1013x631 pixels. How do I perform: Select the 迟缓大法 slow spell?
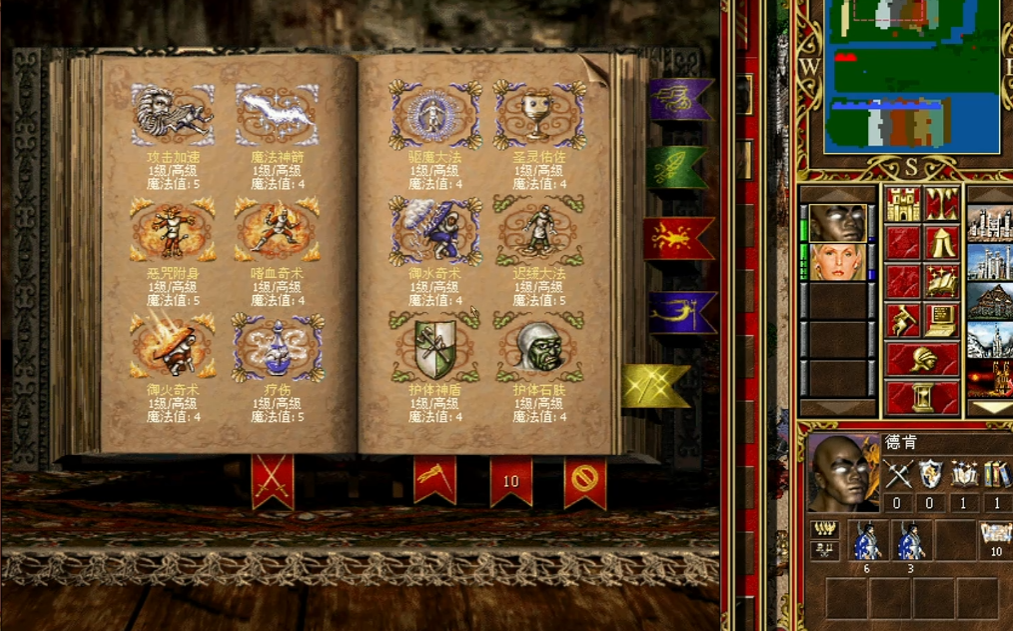(x=540, y=231)
